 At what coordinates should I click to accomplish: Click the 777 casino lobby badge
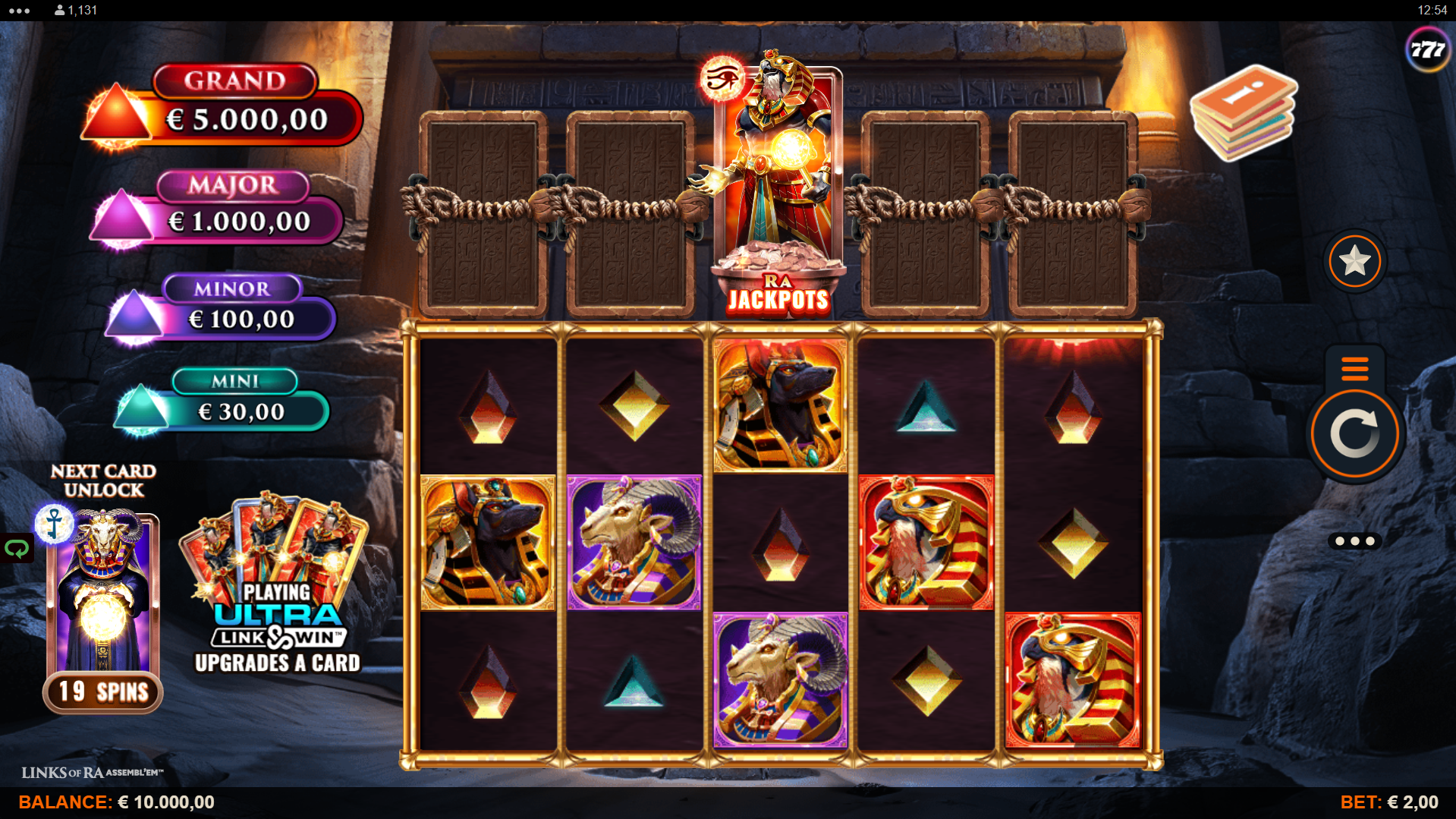click(1427, 50)
